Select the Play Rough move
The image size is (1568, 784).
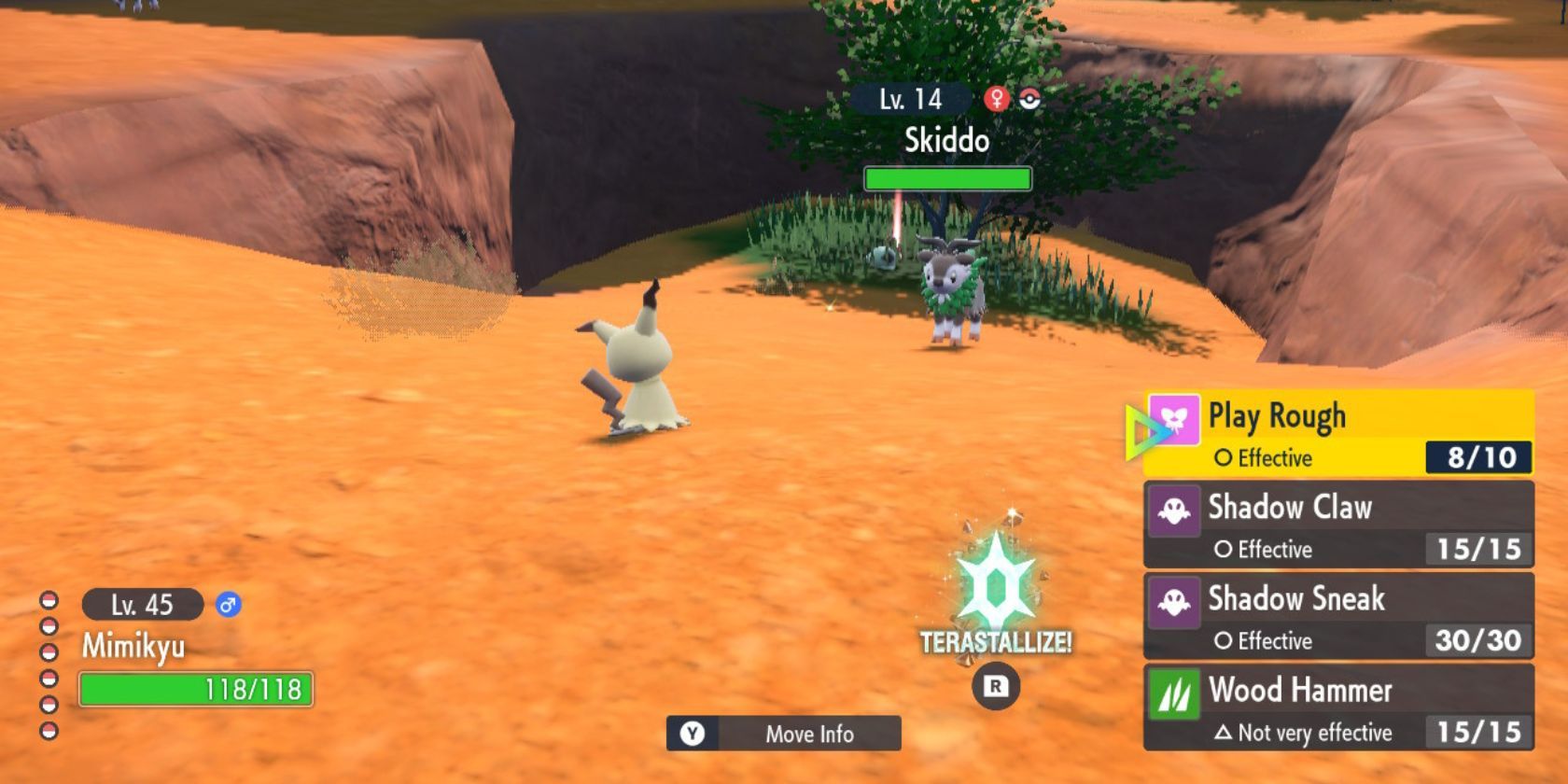(1338, 434)
